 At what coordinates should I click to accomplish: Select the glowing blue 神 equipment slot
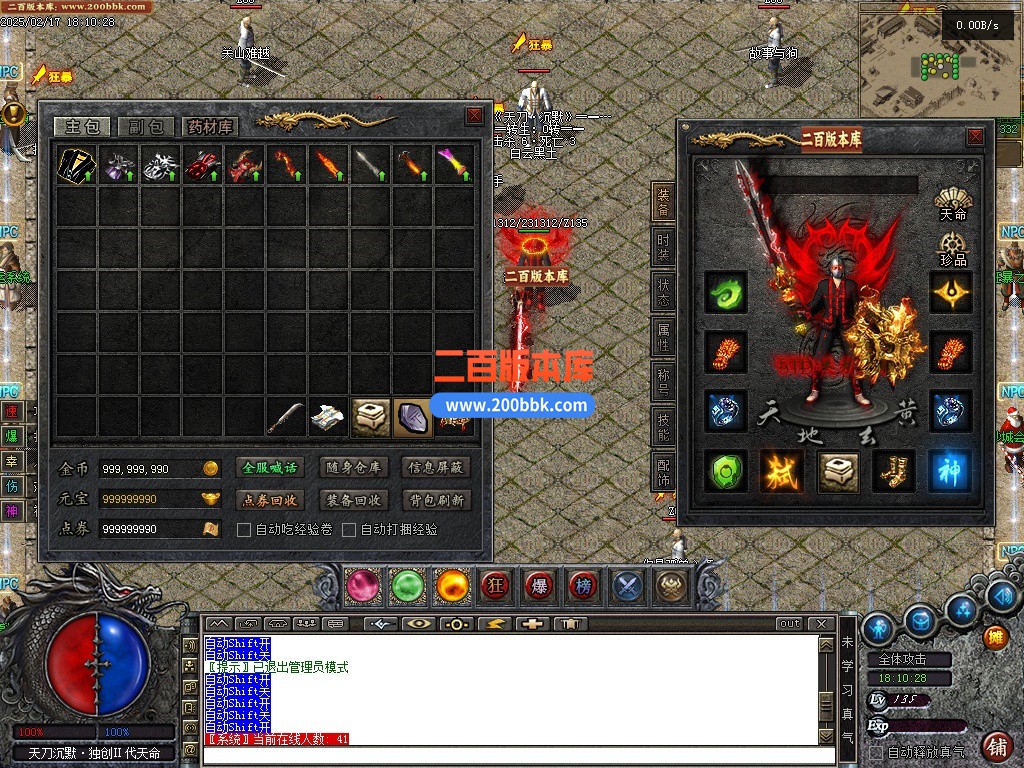click(x=950, y=471)
